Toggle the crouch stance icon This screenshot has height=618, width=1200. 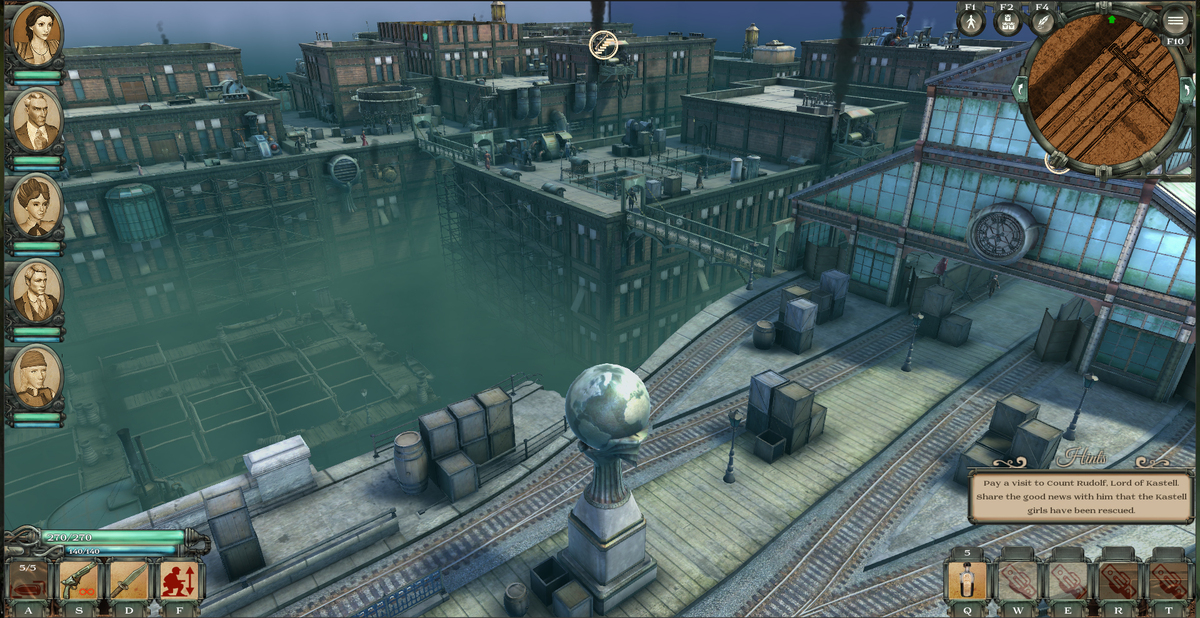tap(180, 581)
